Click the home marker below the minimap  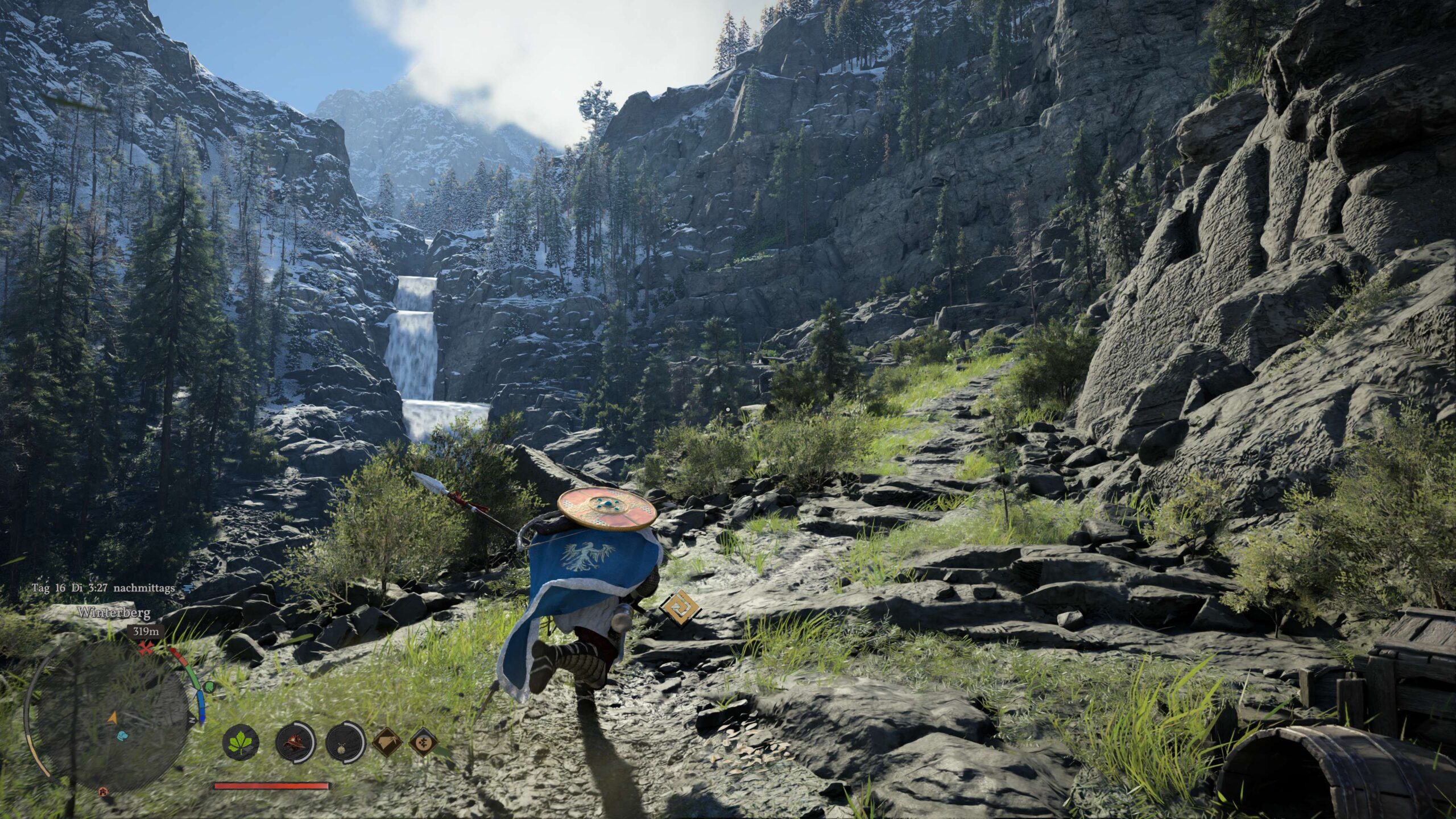point(102,791)
